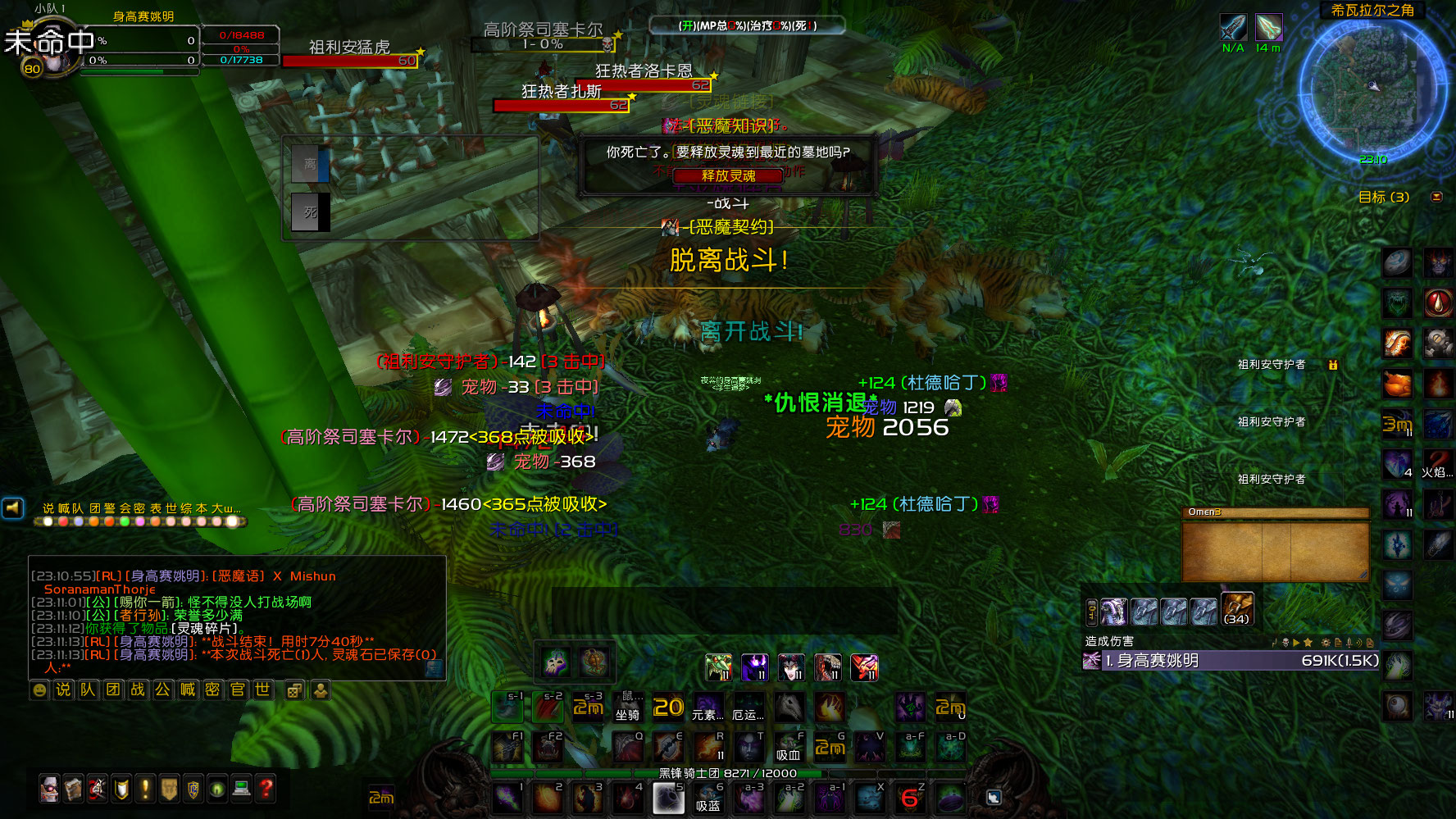Viewport: 1456px width, 819px height.
Task: Toggle the star icon in the damage meter header
Action: tap(1308, 642)
